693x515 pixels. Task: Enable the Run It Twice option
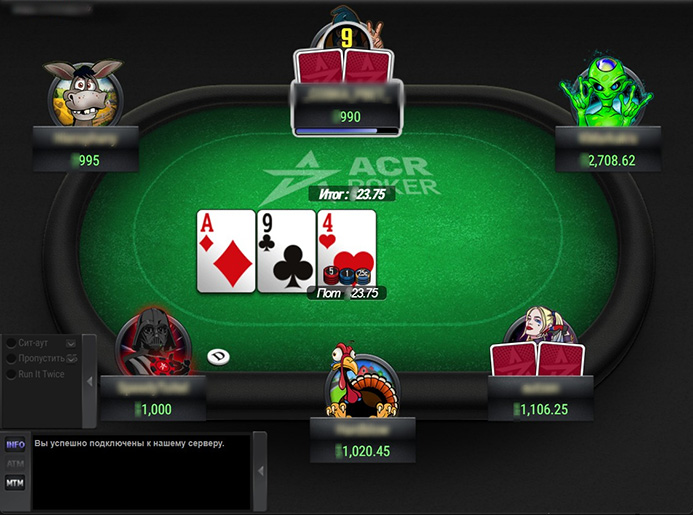click(12, 374)
